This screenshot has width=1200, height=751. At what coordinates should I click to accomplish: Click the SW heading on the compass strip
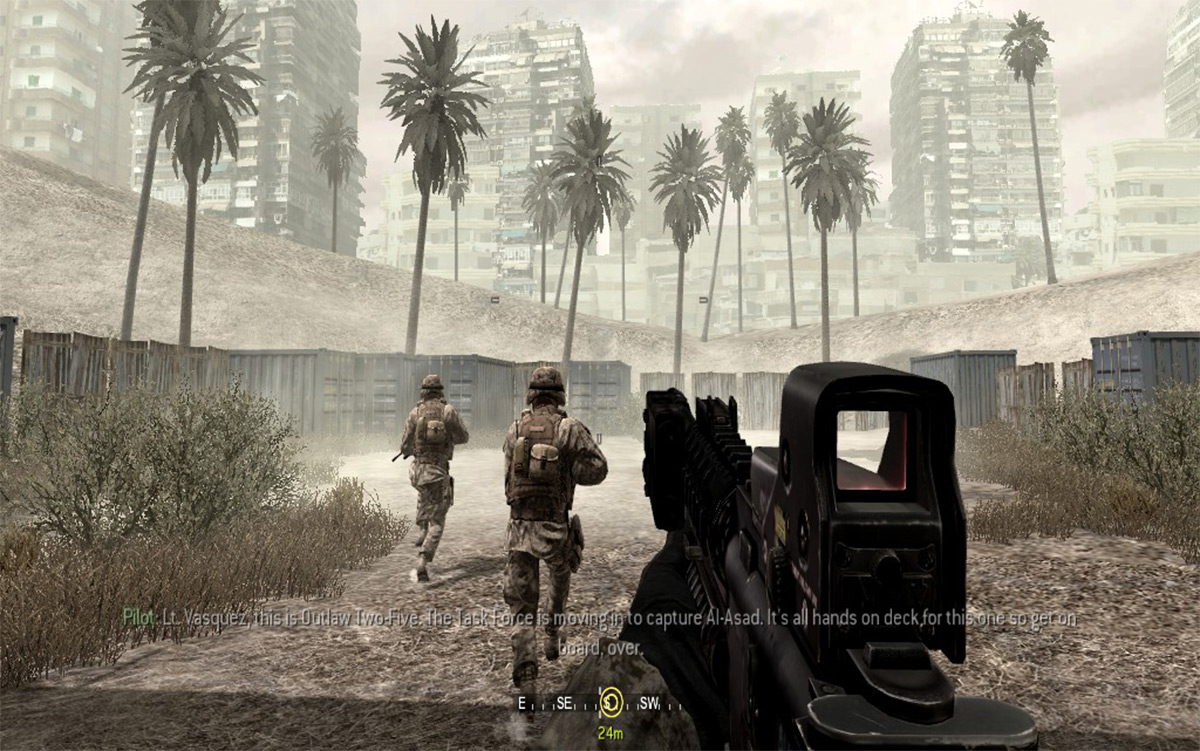click(649, 703)
